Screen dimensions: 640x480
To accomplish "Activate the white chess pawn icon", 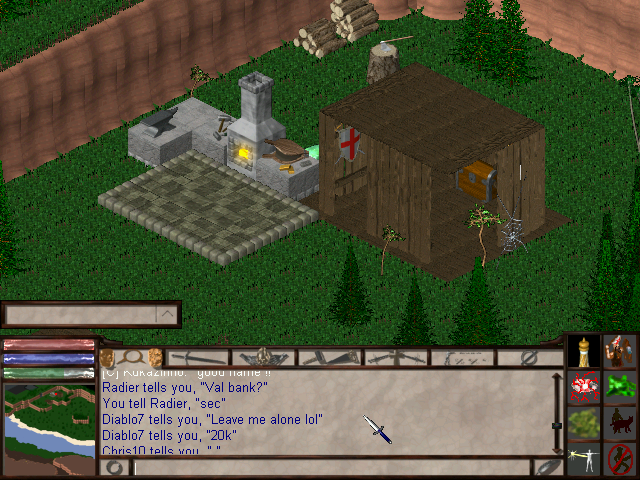I will click(585, 352).
